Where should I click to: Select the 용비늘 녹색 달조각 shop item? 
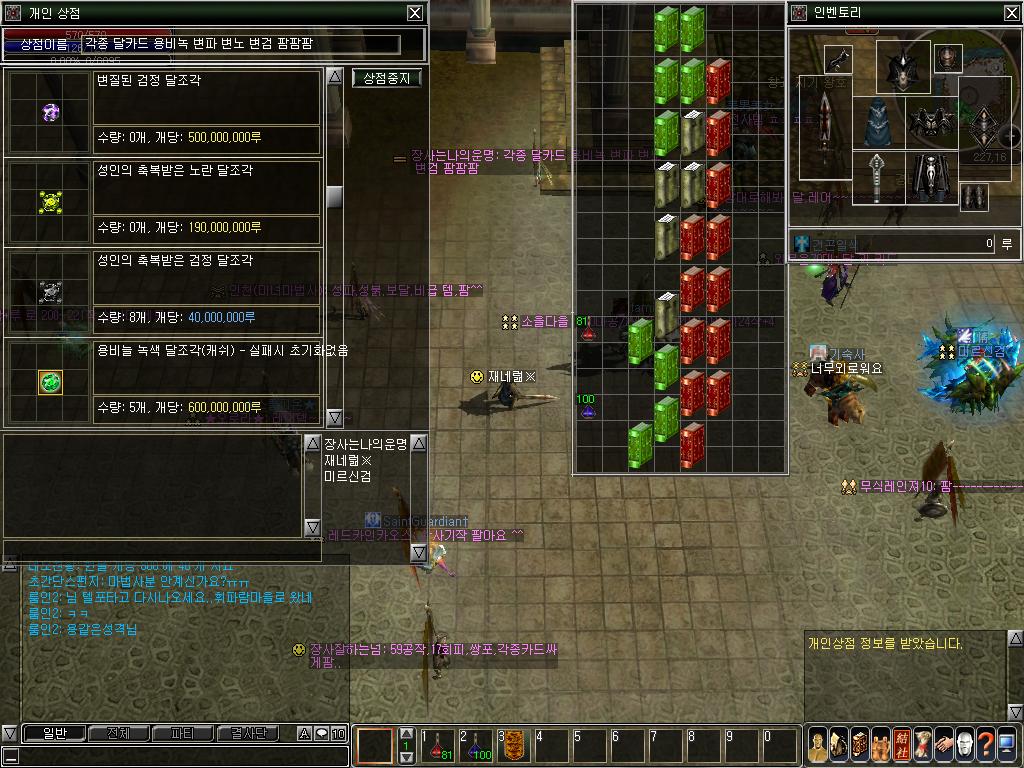point(50,381)
